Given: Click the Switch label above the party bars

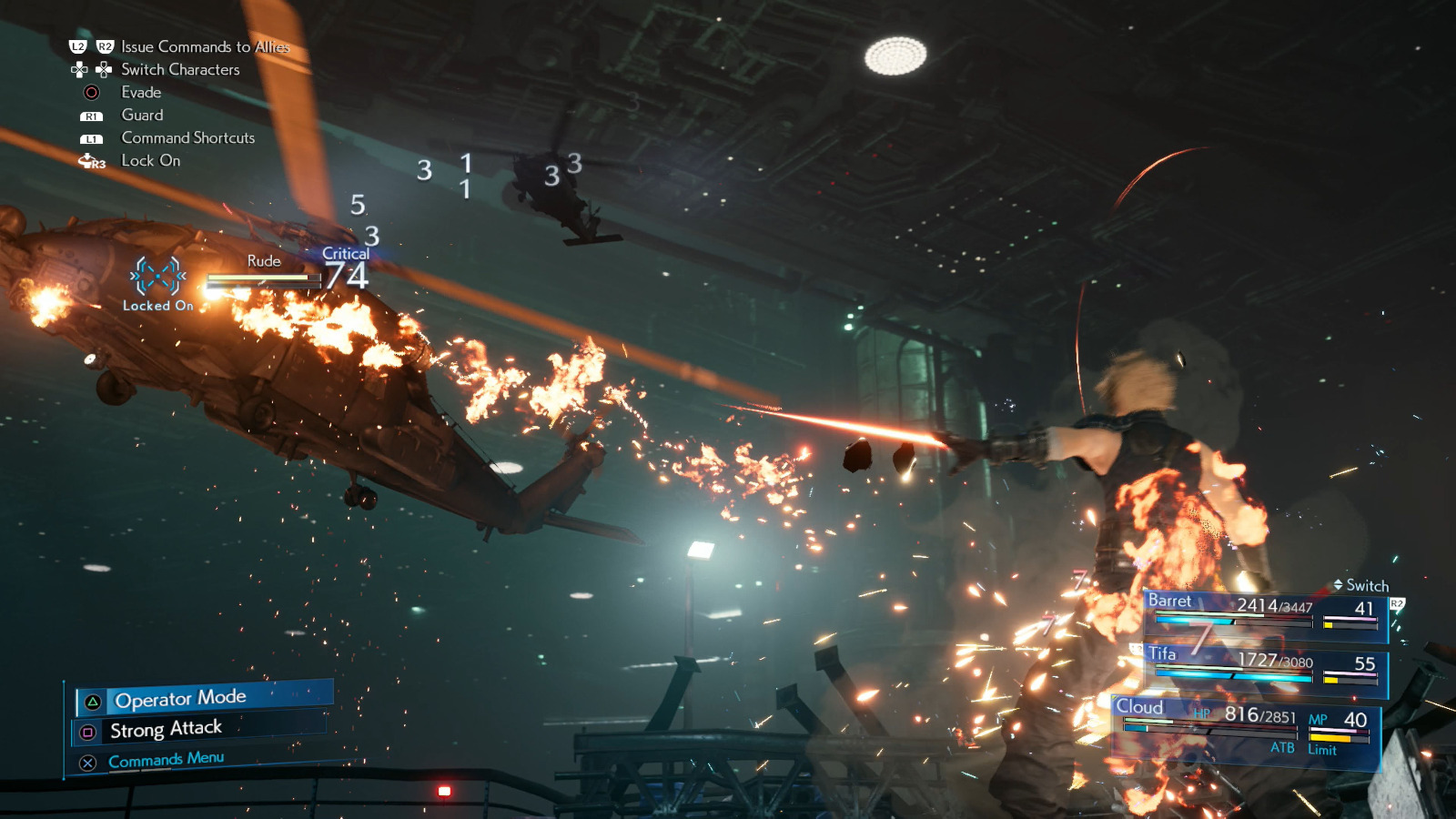Looking at the screenshot, I should (x=1367, y=586).
